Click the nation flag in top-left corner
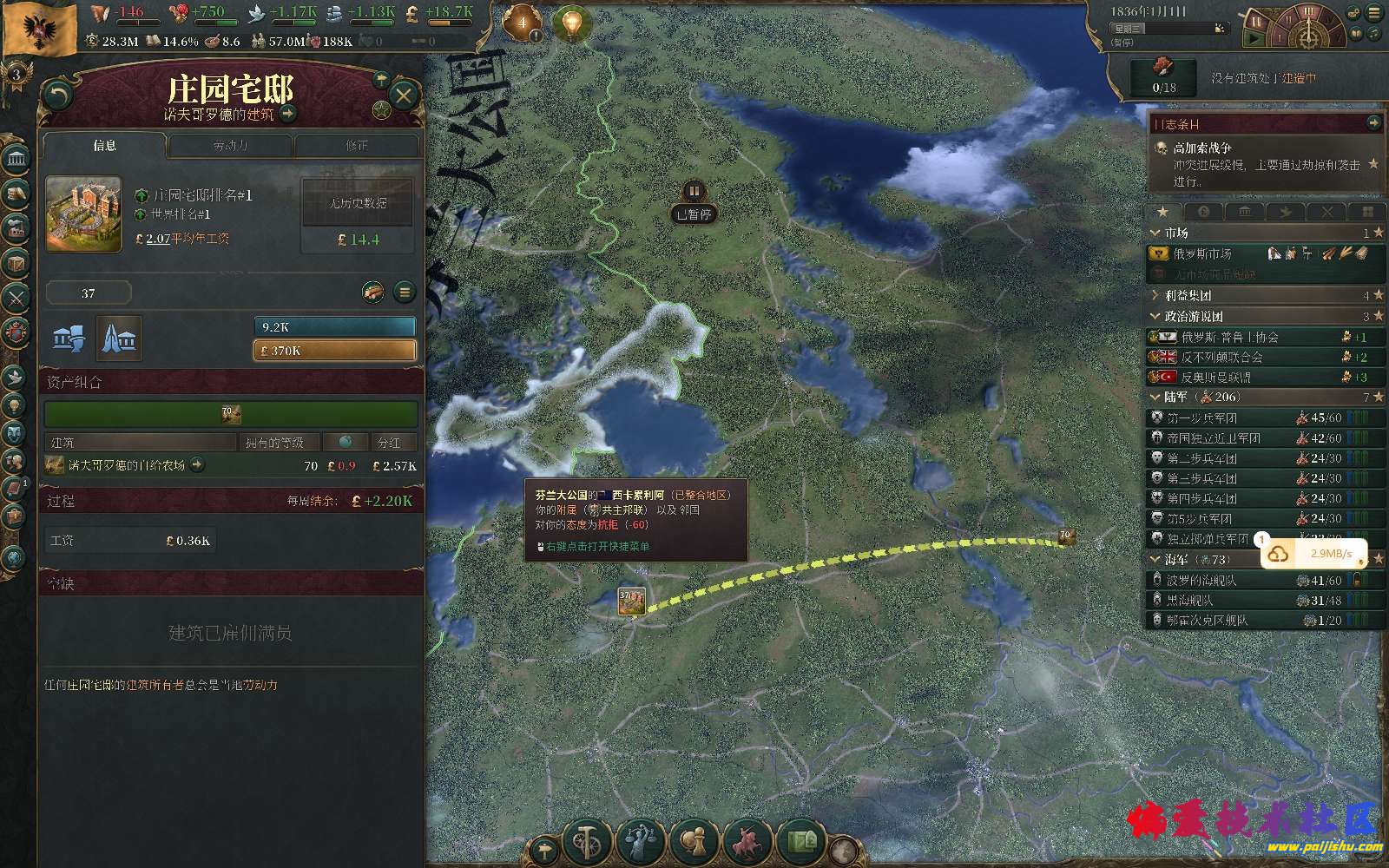 point(39,28)
